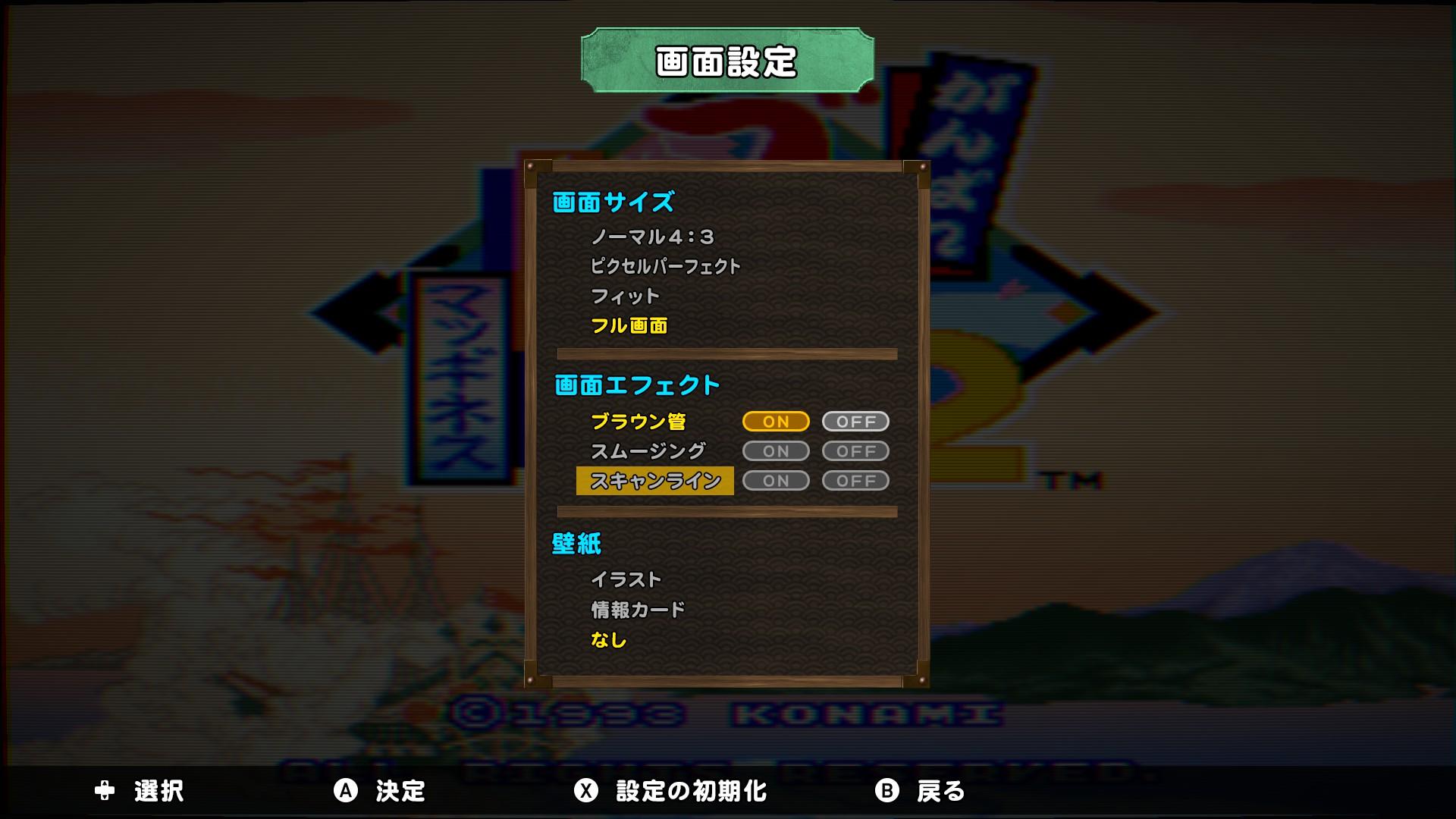Select フル画面 (full screen) mode
Screen dimensions: 1456x819
(x=630, y=328)
